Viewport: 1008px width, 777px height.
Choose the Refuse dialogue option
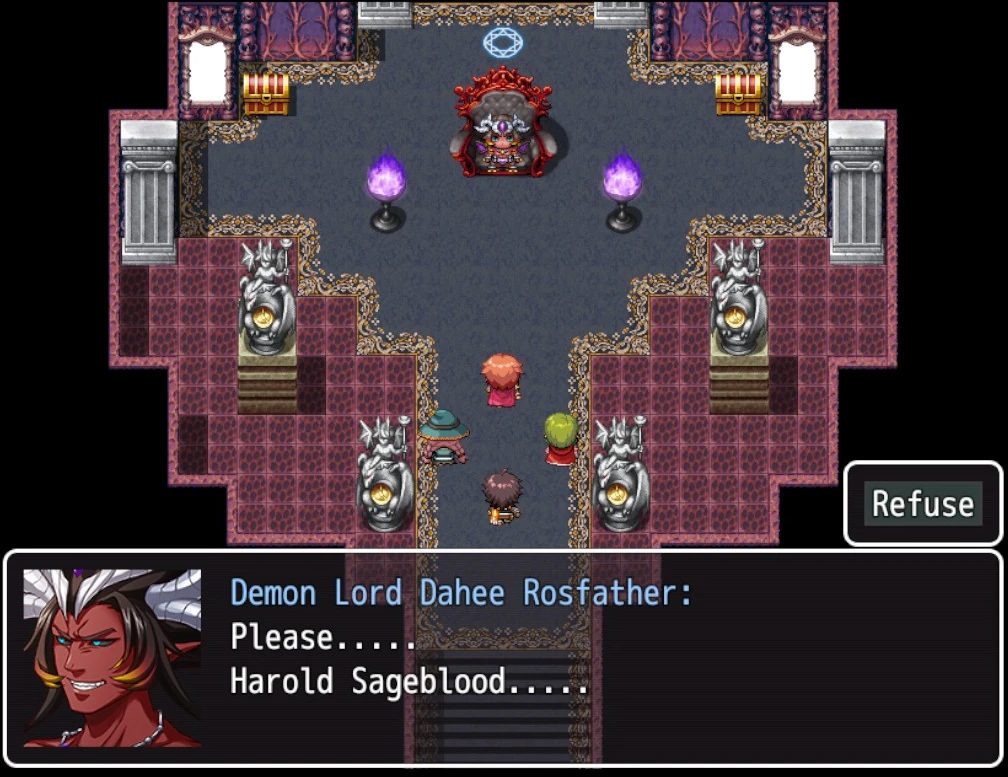(x=922, y=504)
